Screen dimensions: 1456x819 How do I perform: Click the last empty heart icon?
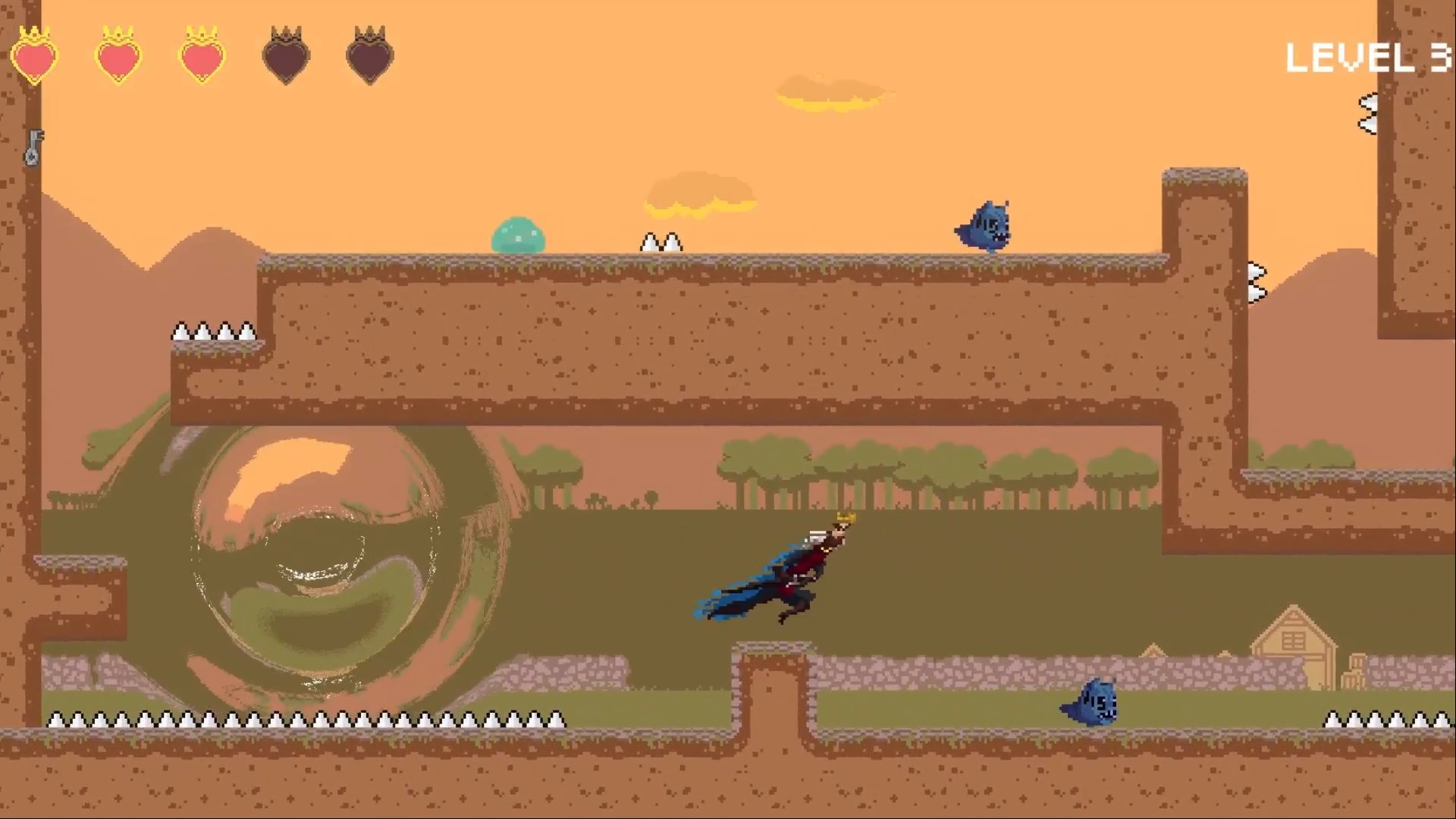click(x=369, y=55)
